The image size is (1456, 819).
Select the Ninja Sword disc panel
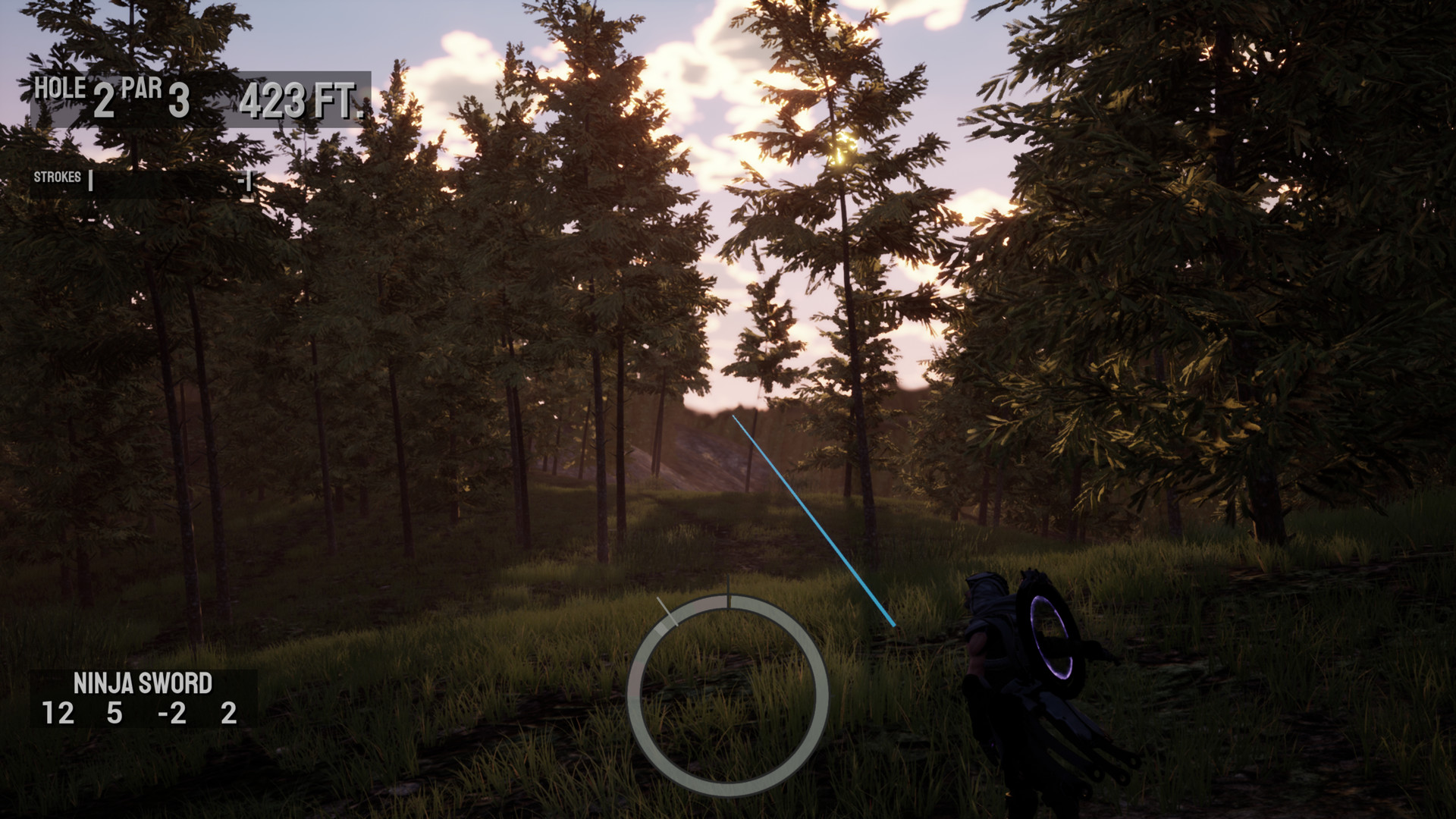tap(143, 698)
